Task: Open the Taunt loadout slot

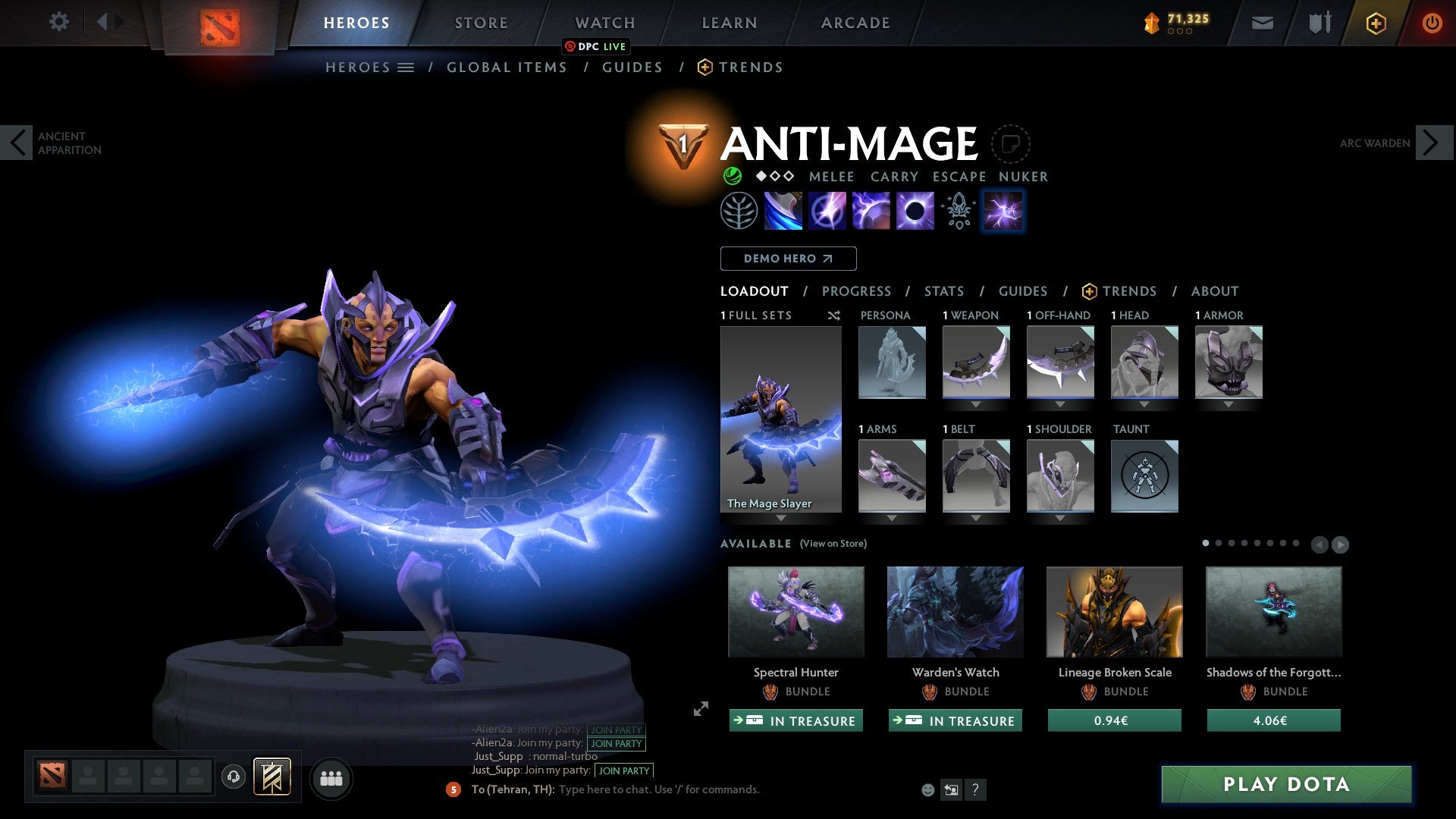Action: pyautogui.click(x=1144, y=476)
